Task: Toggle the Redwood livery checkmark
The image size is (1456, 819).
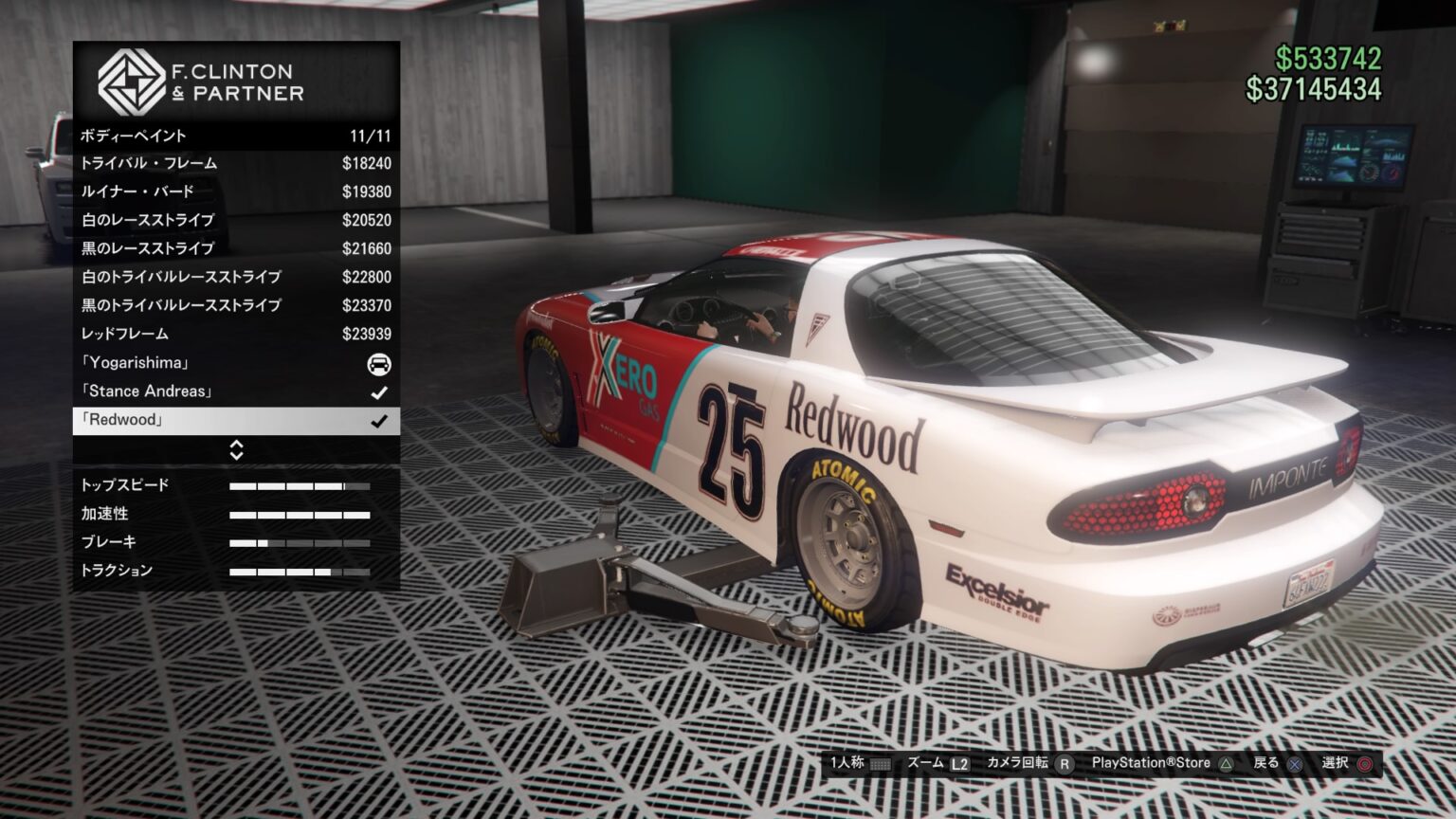Action: click(380, 420)
